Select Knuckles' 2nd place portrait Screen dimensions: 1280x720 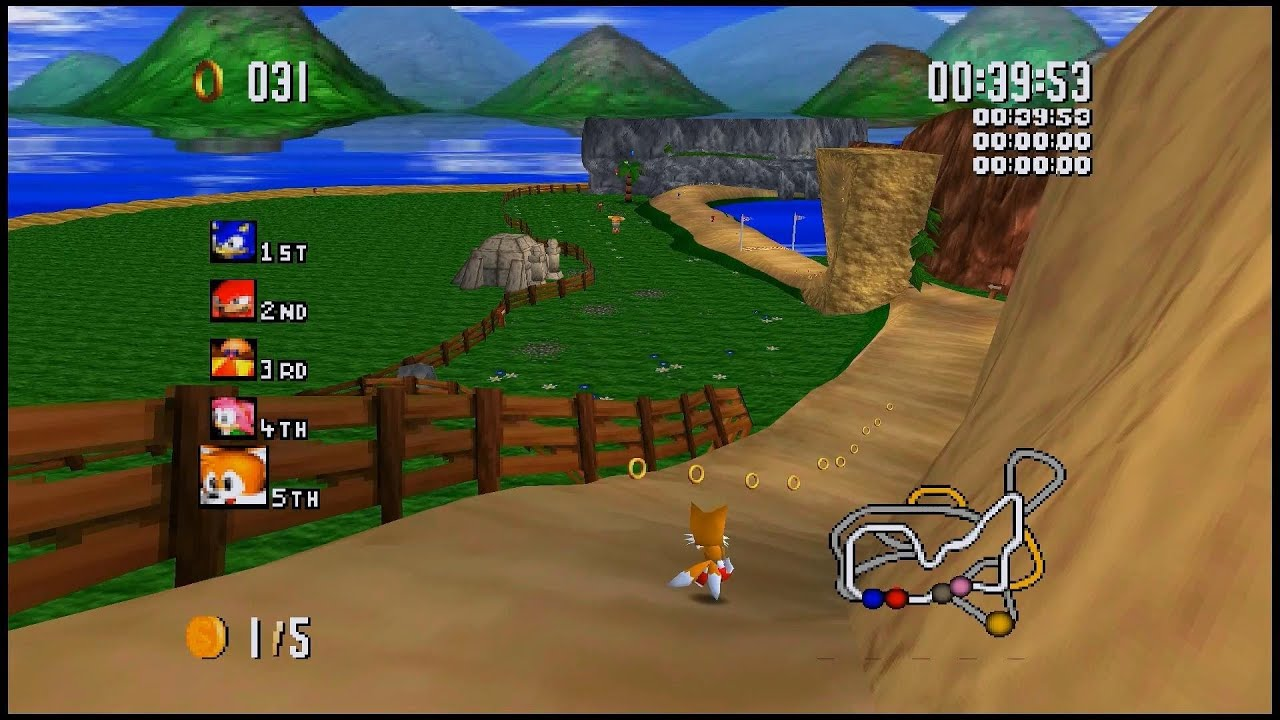(233, 300)
